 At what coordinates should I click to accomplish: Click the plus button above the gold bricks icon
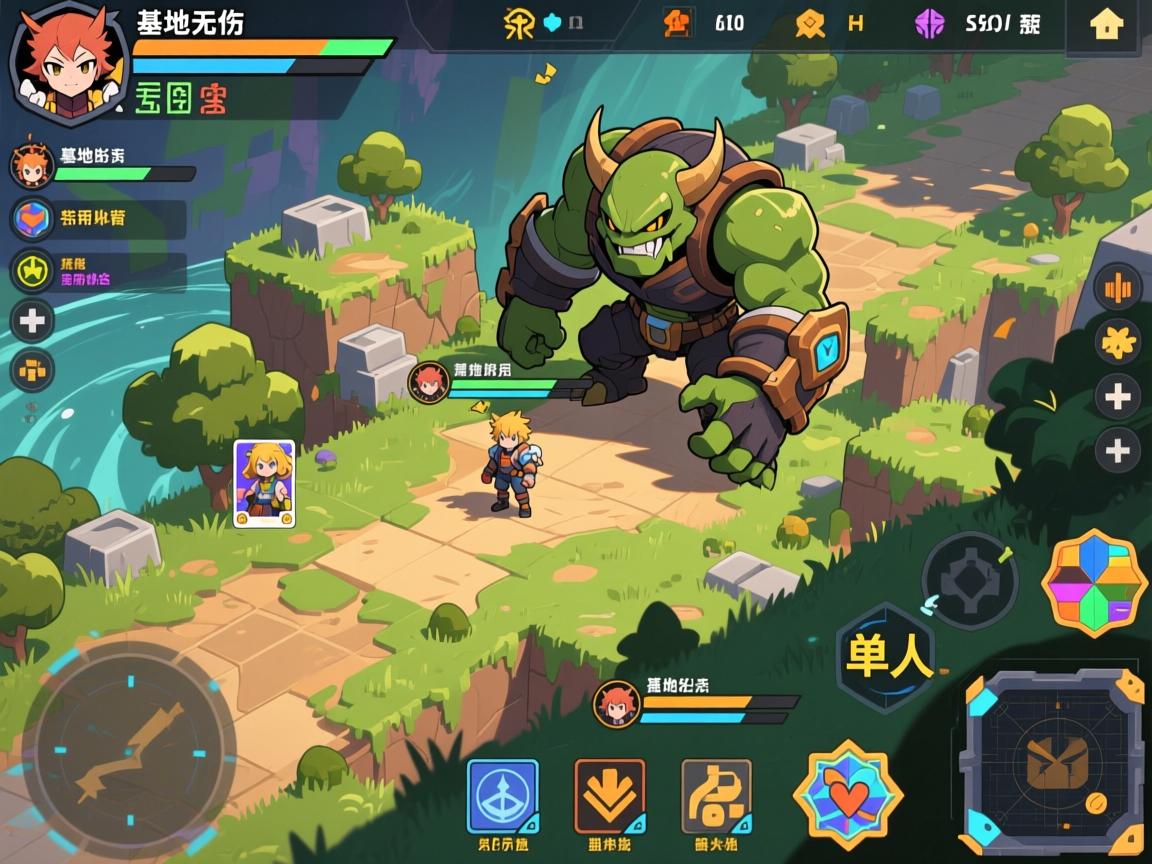[33, 321]
